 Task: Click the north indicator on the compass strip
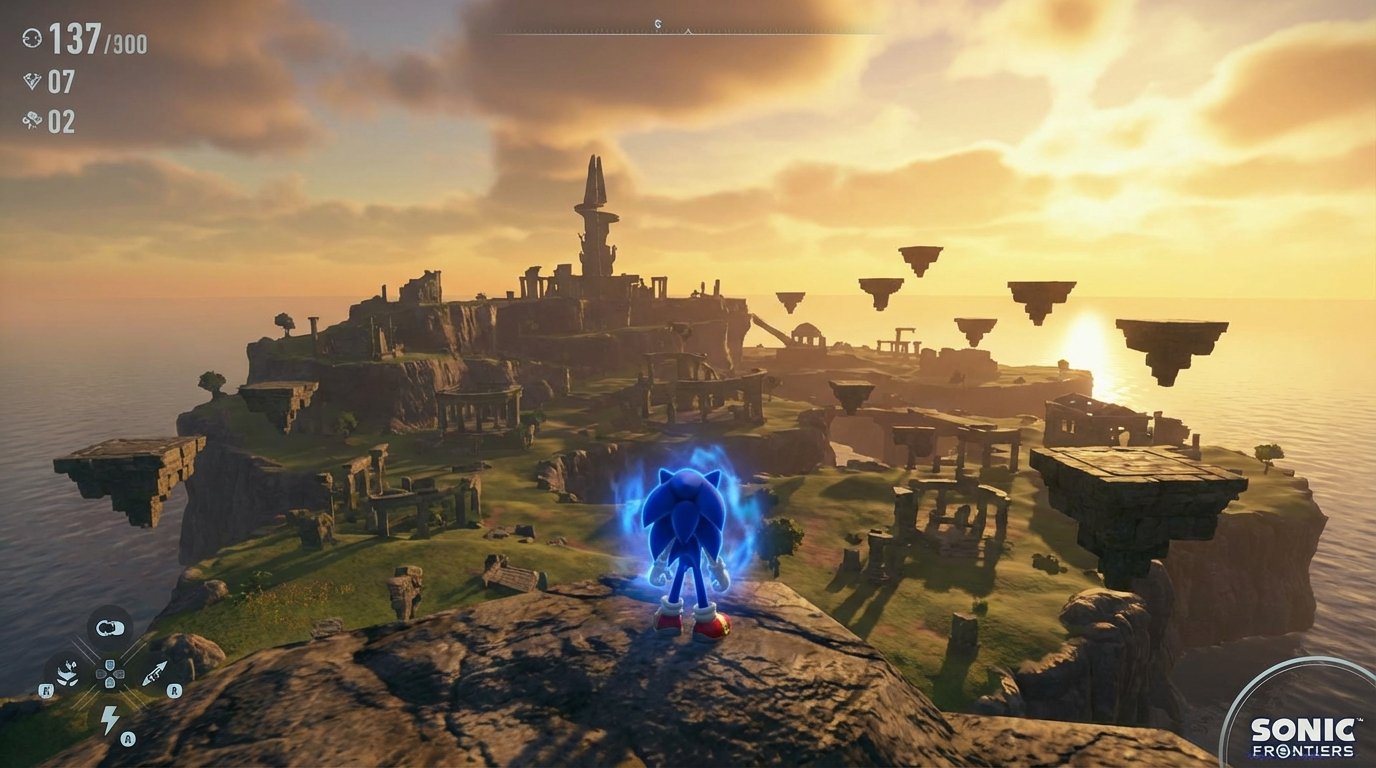click(x=657, y=23)
